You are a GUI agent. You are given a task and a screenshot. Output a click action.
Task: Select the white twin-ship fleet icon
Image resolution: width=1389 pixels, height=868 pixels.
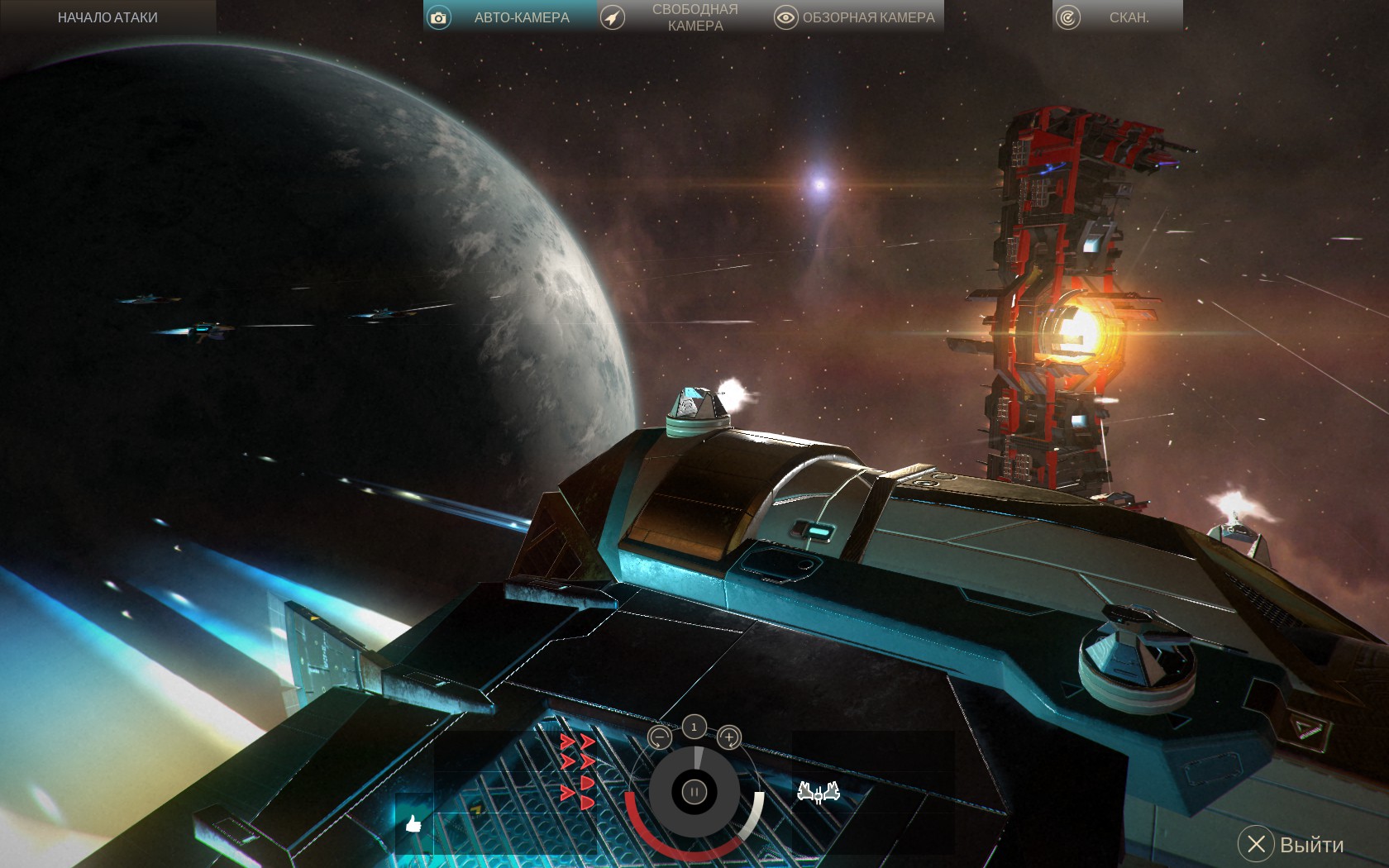819,793
